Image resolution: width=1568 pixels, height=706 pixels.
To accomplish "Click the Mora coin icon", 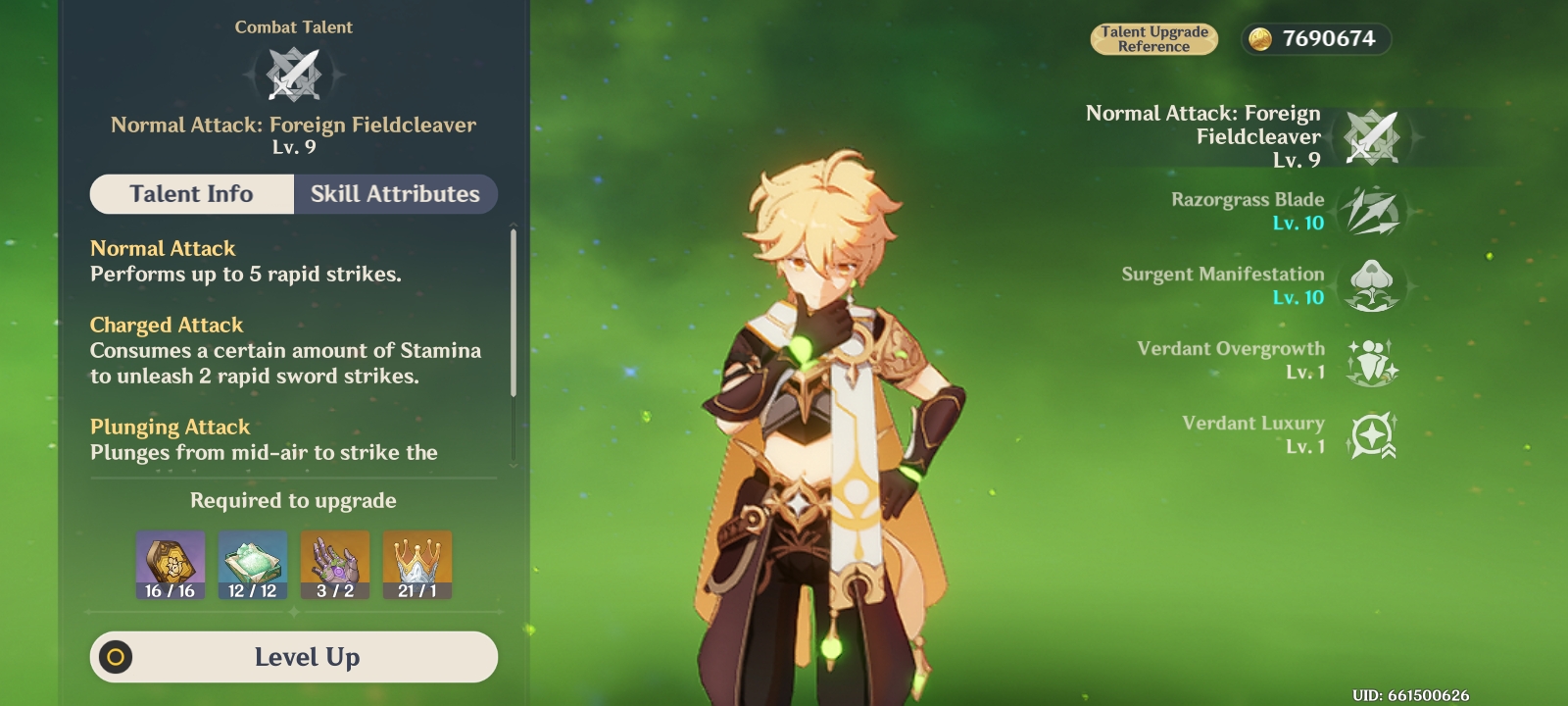I will point(1262,39).
